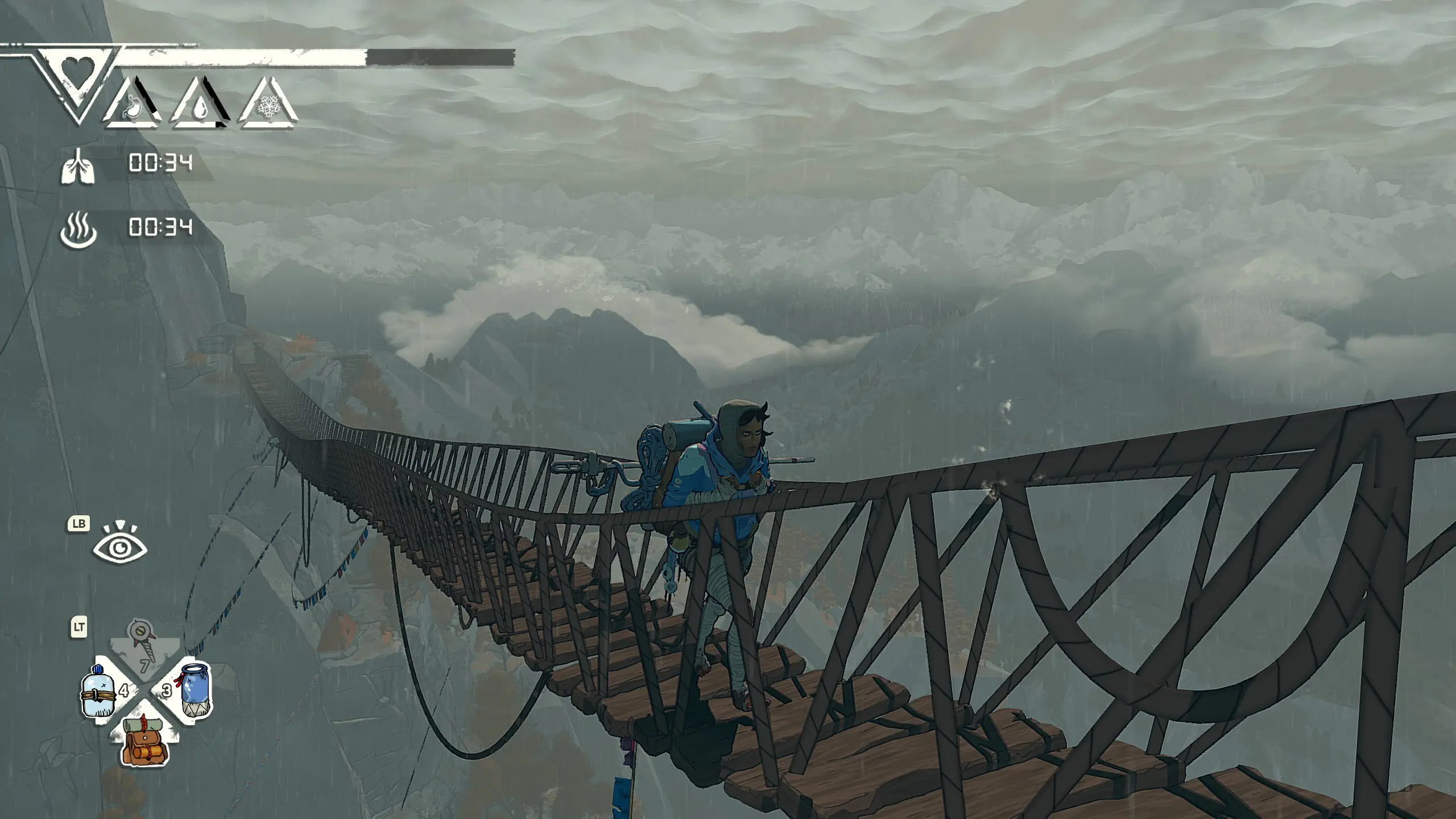Viewport: 1456px width, 819px height.
Task: Click the stomach hunger status triangle
Action: coord(133,105)
